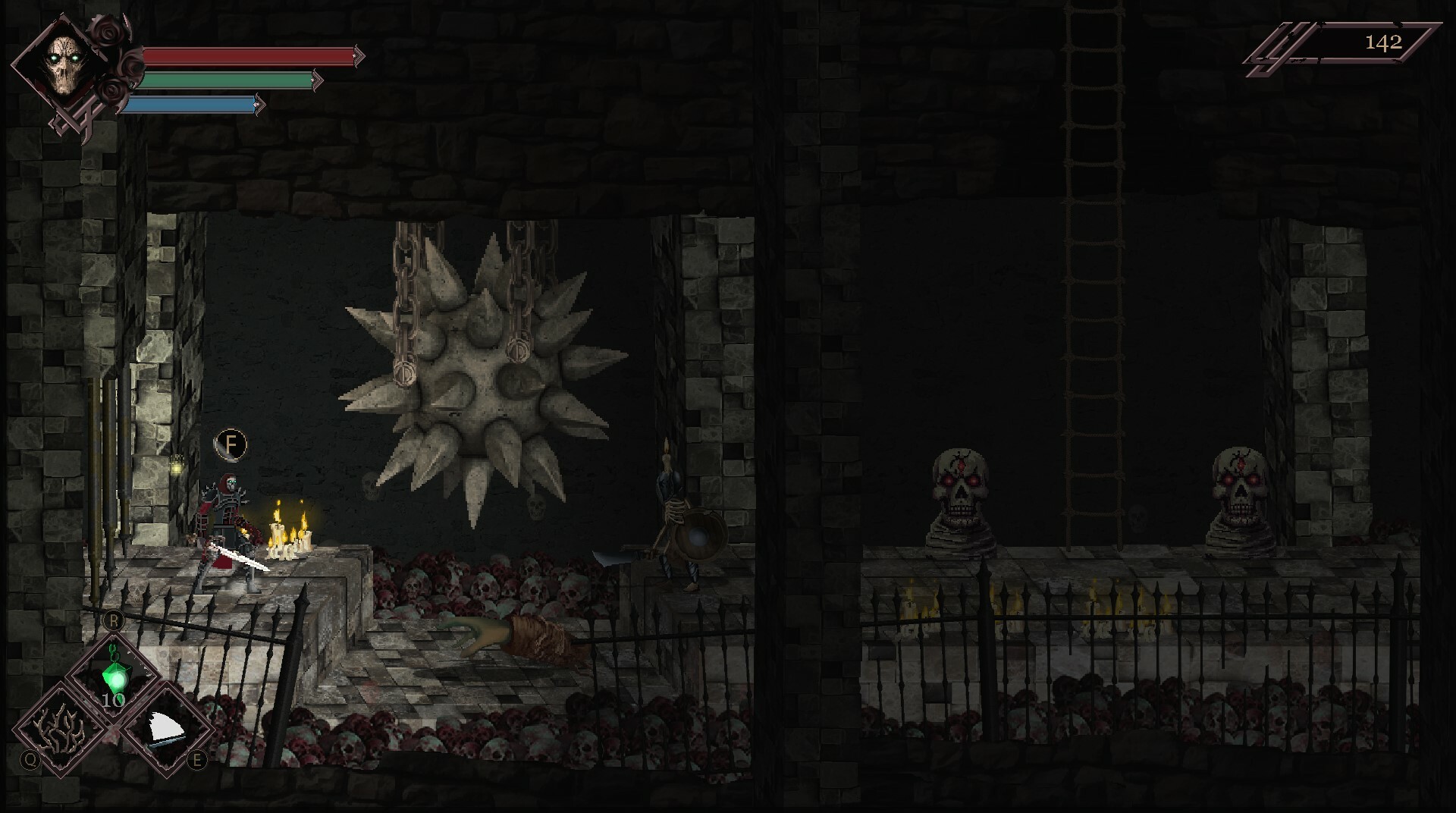Screen dimensions: 1456x813
Task: Click the skull character portrait with glowing eyes
Action: pos(67,64)
